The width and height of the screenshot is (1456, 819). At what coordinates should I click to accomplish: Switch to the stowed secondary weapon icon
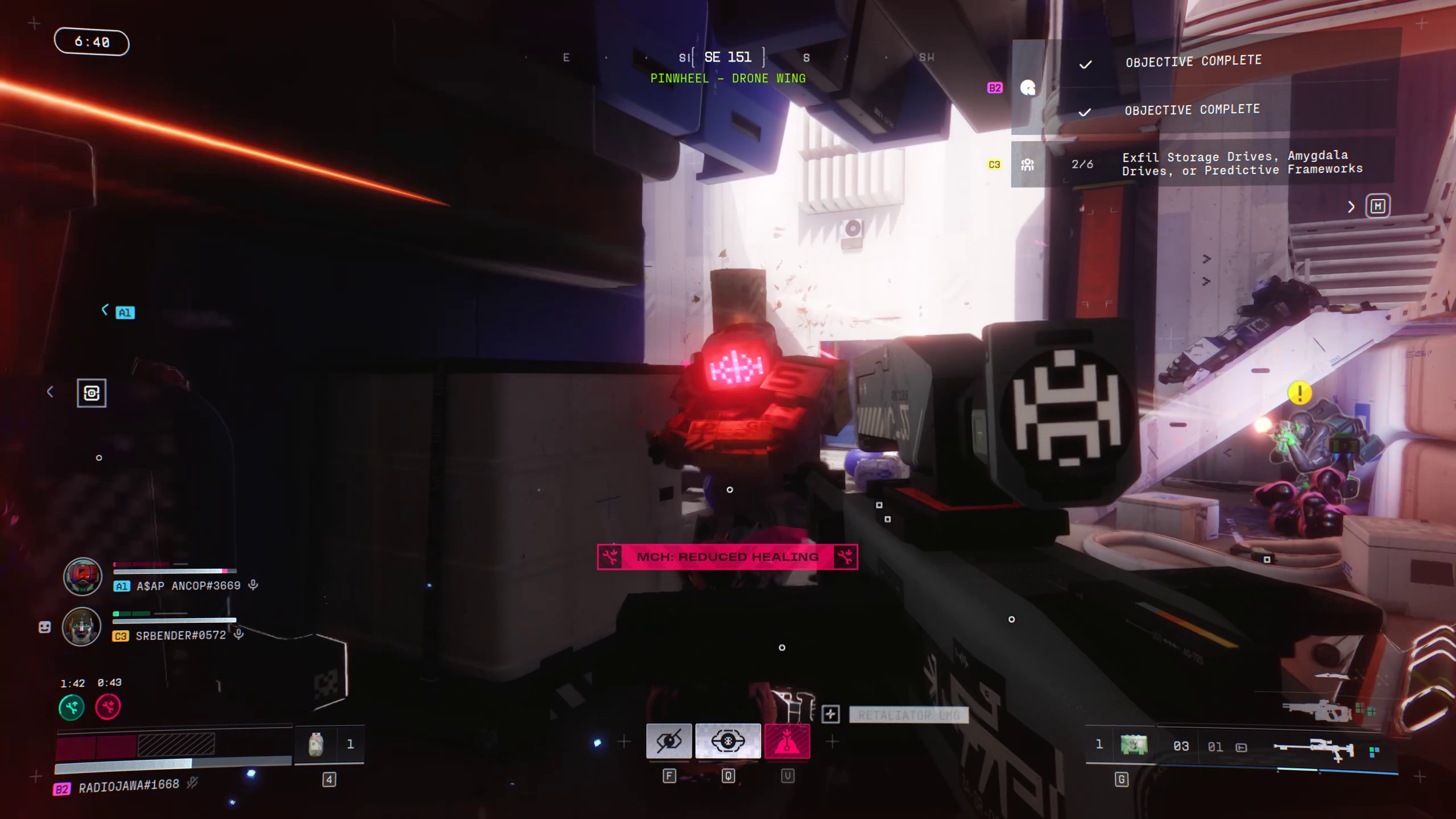point(1316,711)
